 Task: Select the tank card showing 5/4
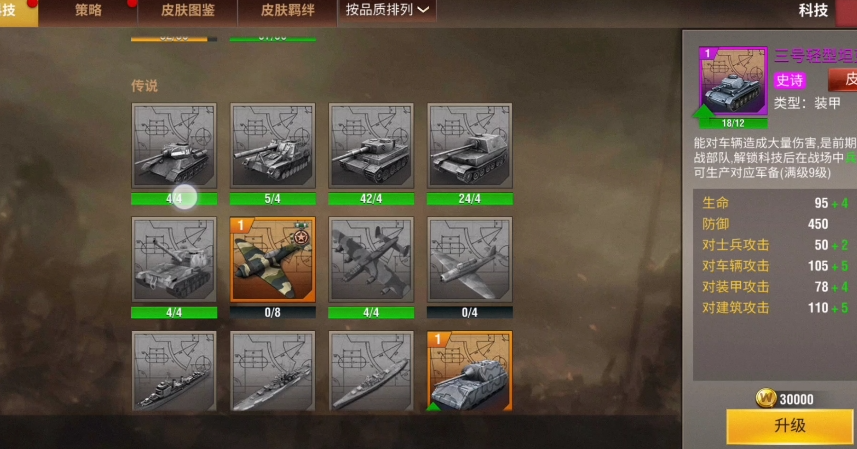click(273, 146)
